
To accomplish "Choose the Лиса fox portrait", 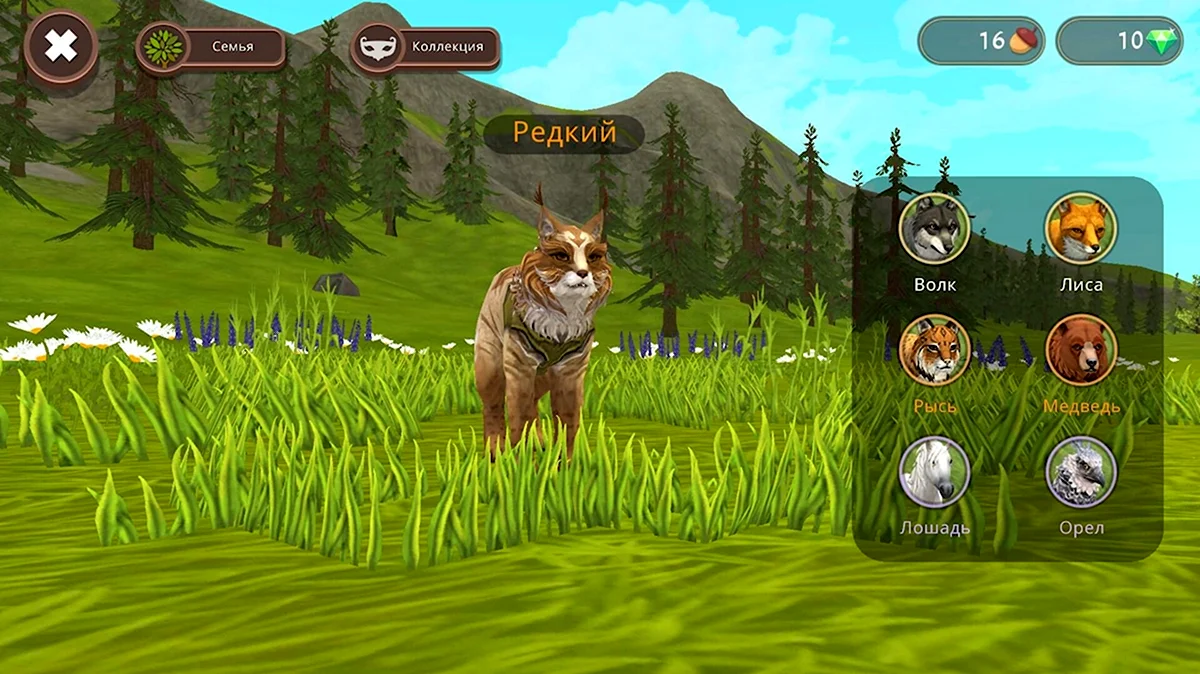I will point(1081,229).
